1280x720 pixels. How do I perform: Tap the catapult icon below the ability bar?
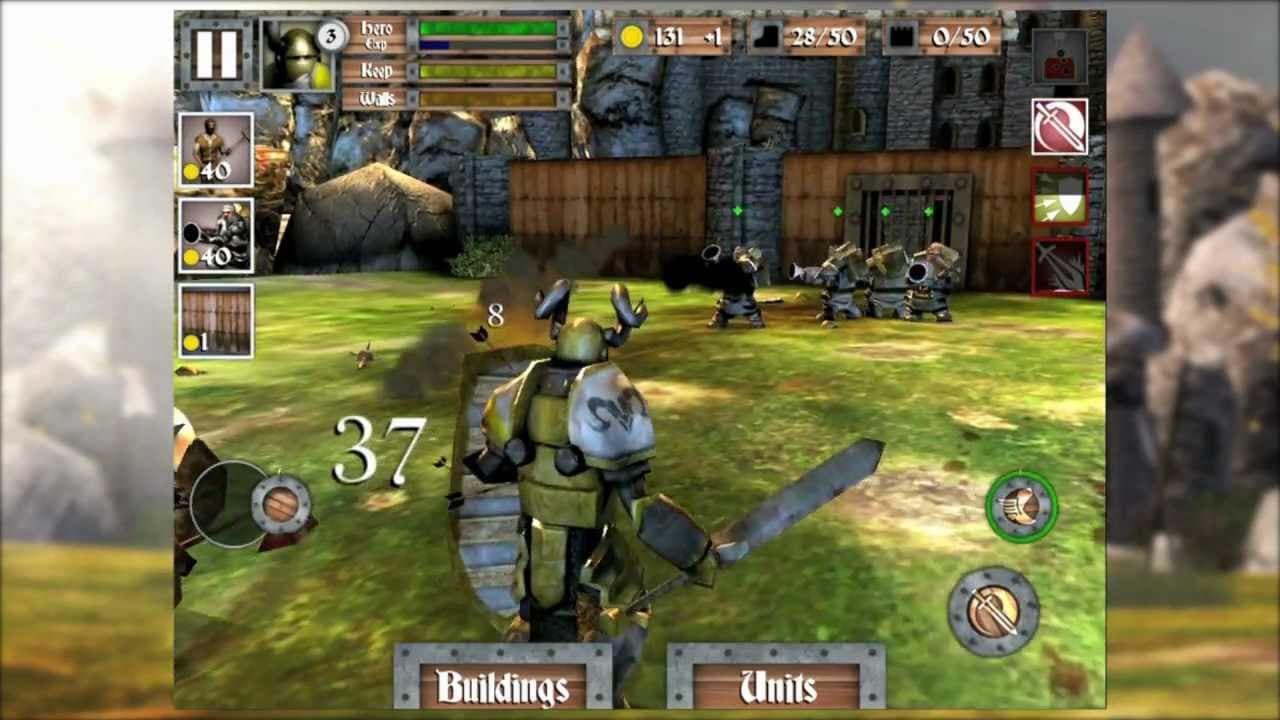pos(1059,58)
